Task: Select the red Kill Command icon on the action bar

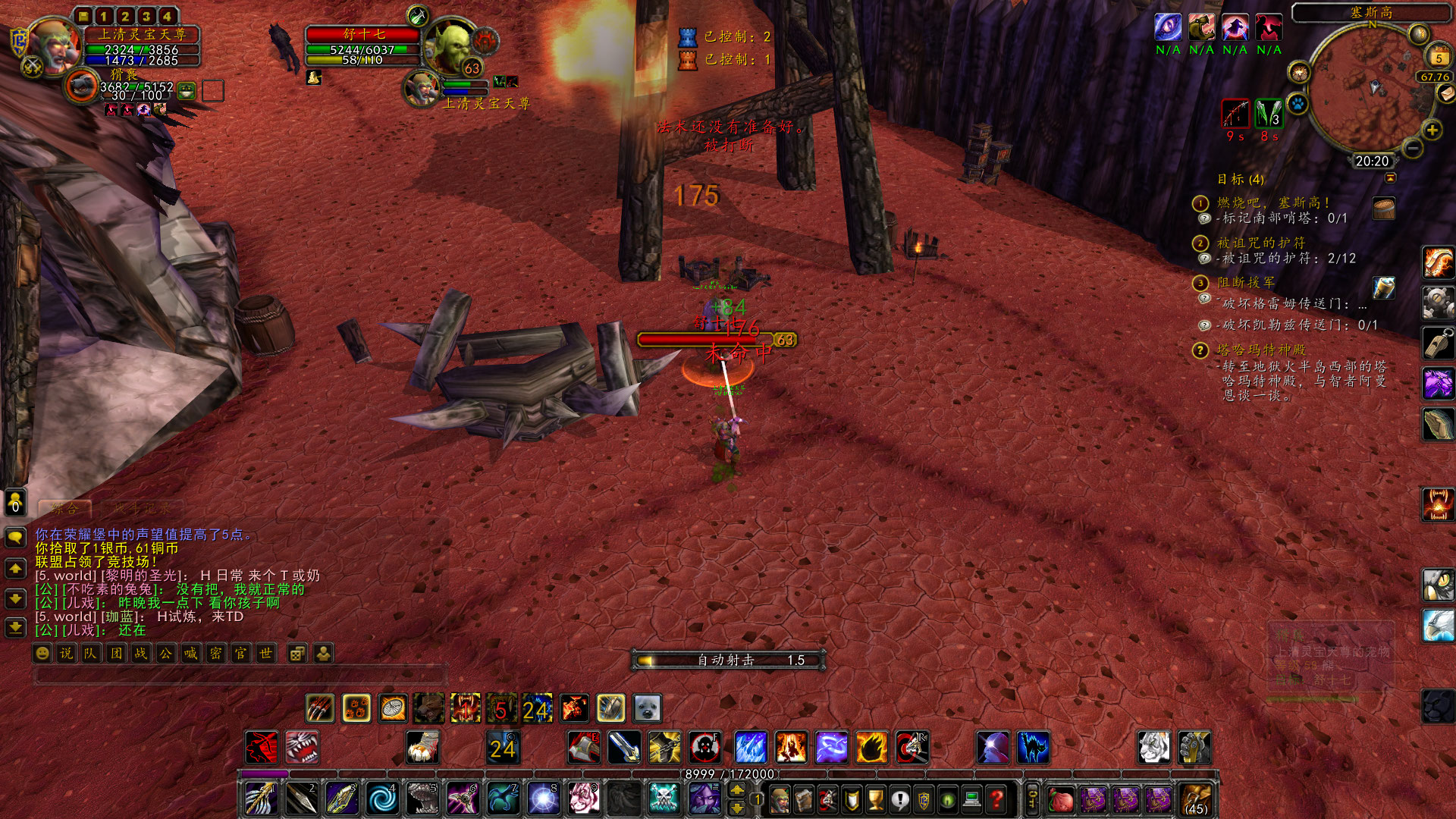Action: click(263, 748)
